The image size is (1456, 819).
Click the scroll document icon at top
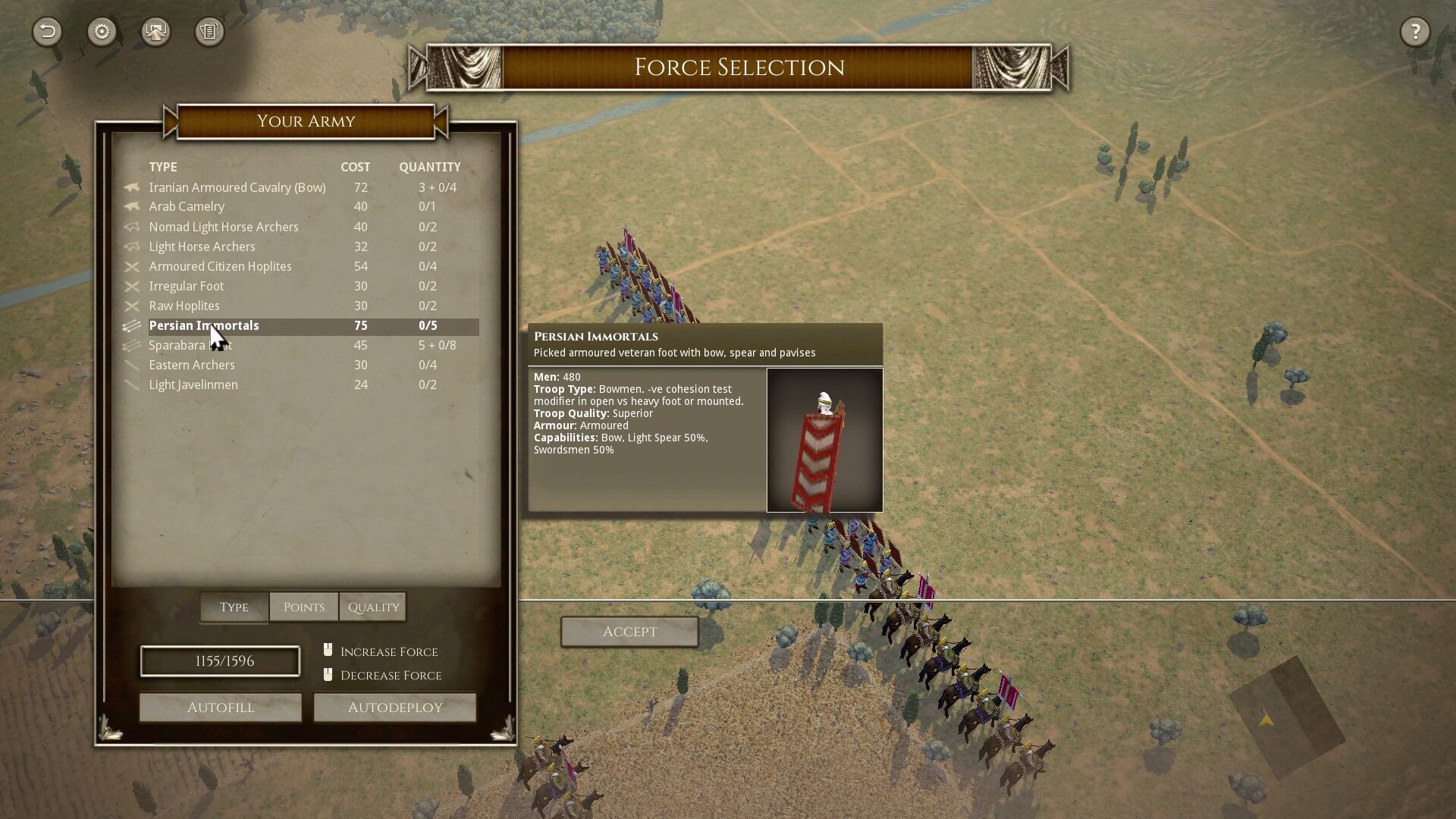click(209, 32)
